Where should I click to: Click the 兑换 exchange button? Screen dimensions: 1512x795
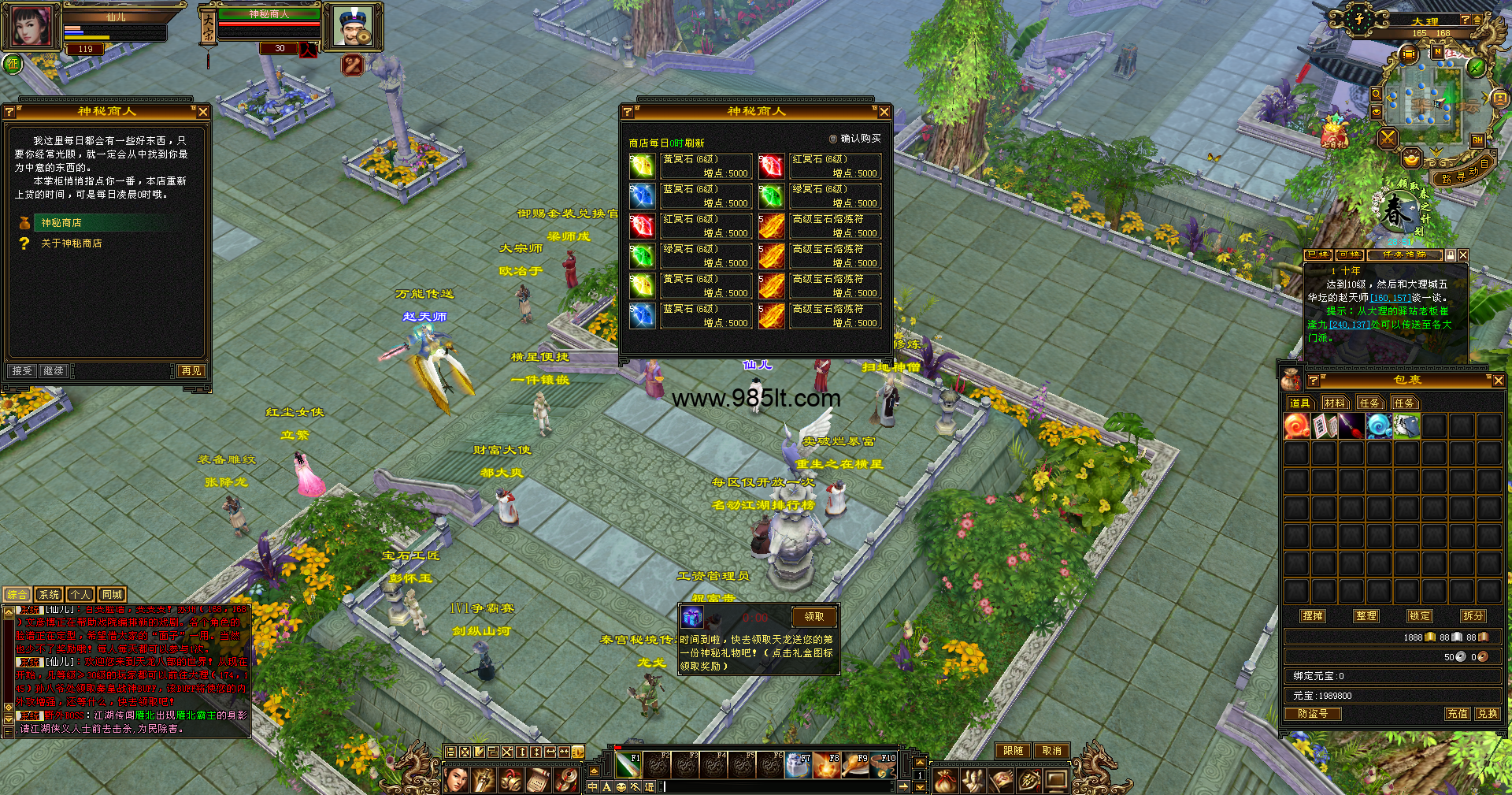tap(1487, 714)
